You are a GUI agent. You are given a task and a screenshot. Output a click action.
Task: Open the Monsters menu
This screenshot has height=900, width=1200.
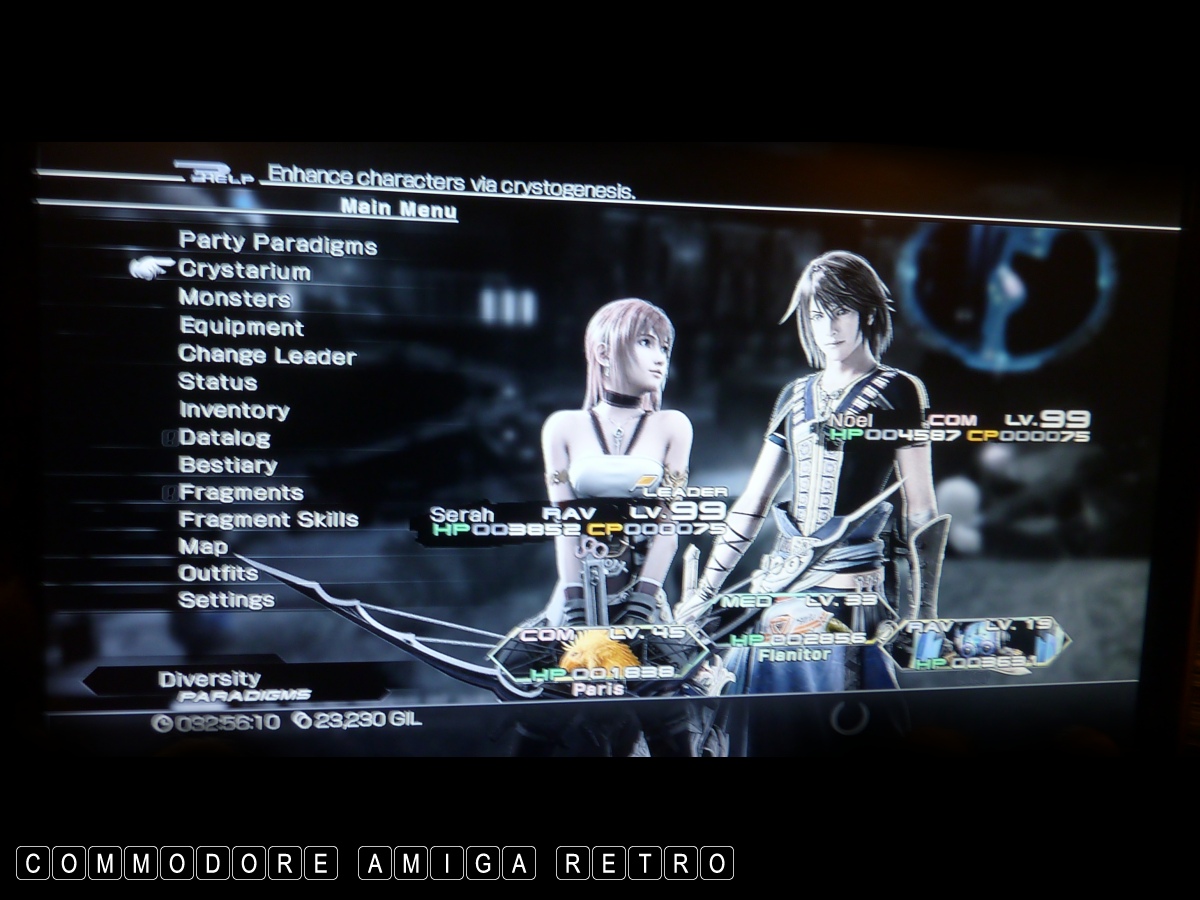(234, 298)
